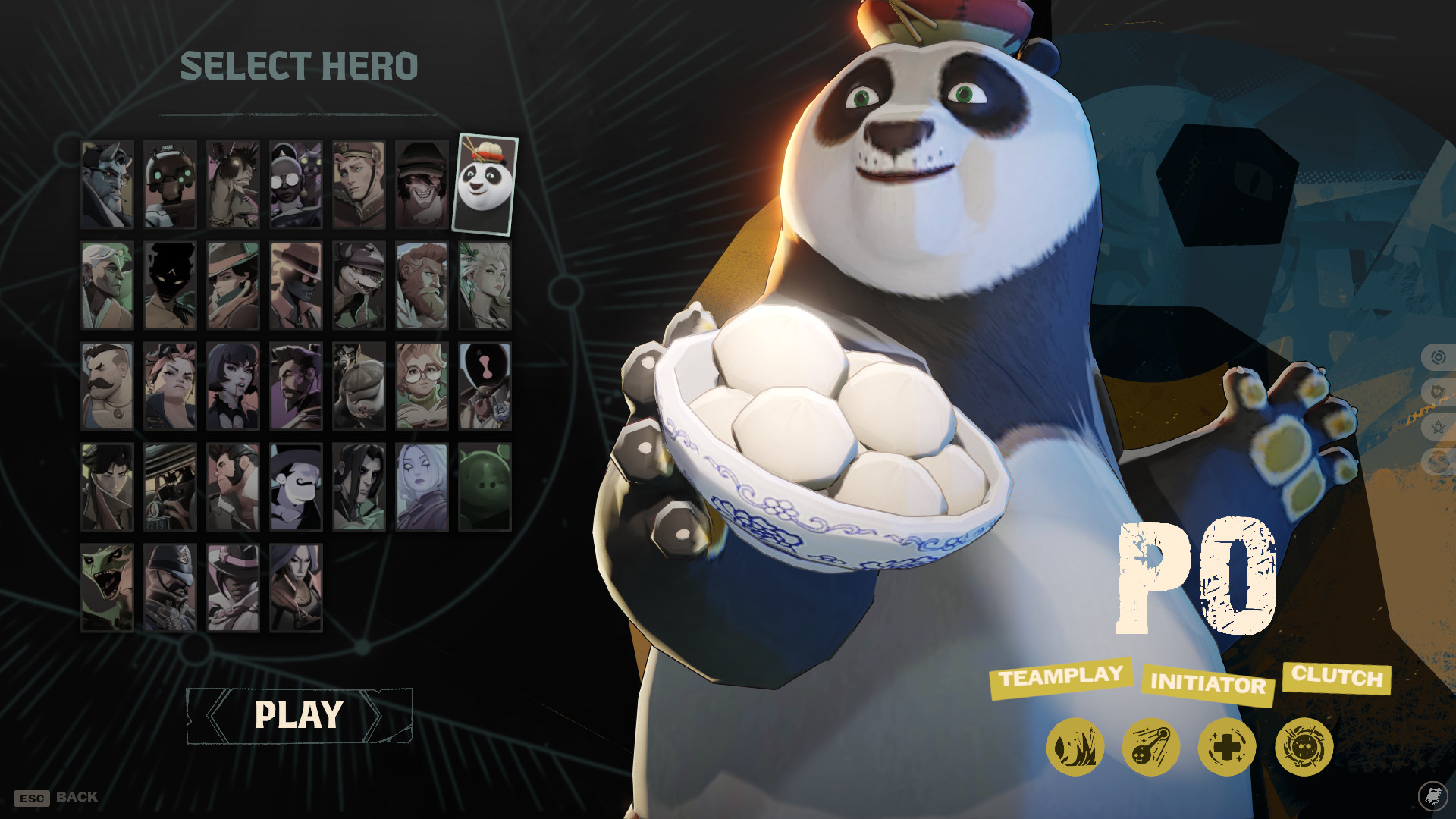
Task: Start the match with the PLAY button
Action: pyautogui.click(x=299, y=715)
